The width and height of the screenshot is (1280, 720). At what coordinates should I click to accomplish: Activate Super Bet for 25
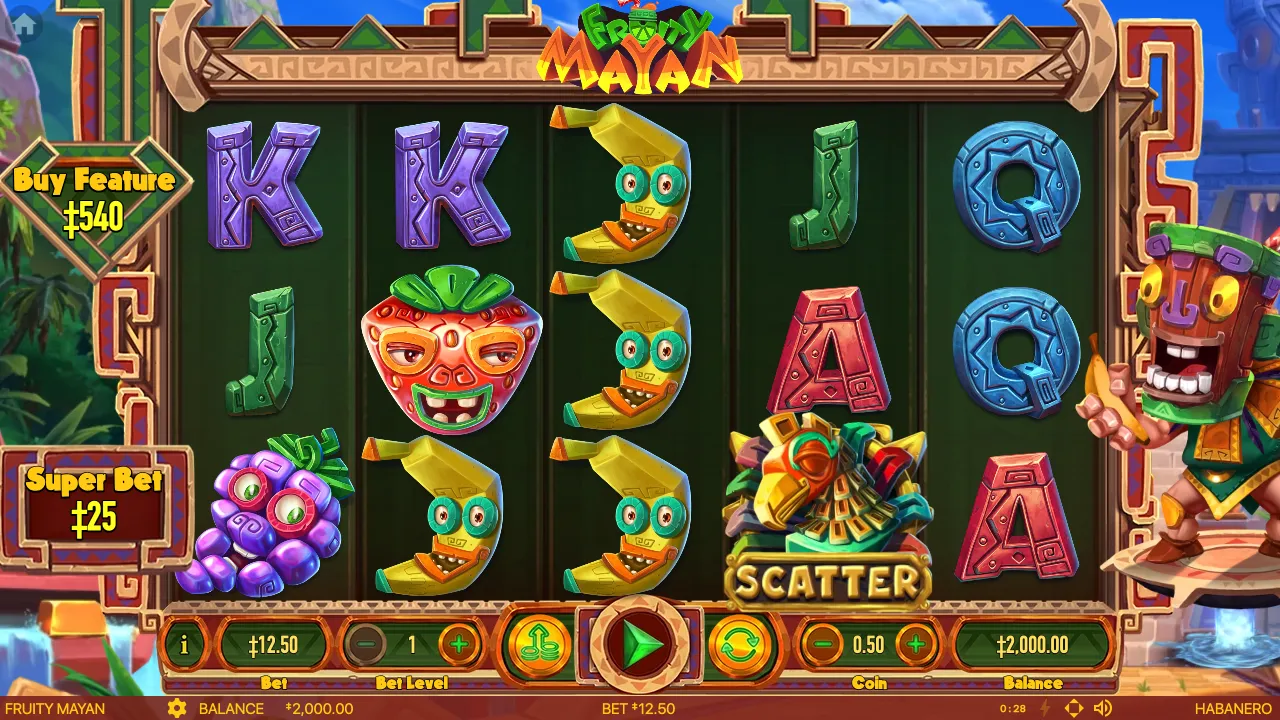click(x=95, y=495)
